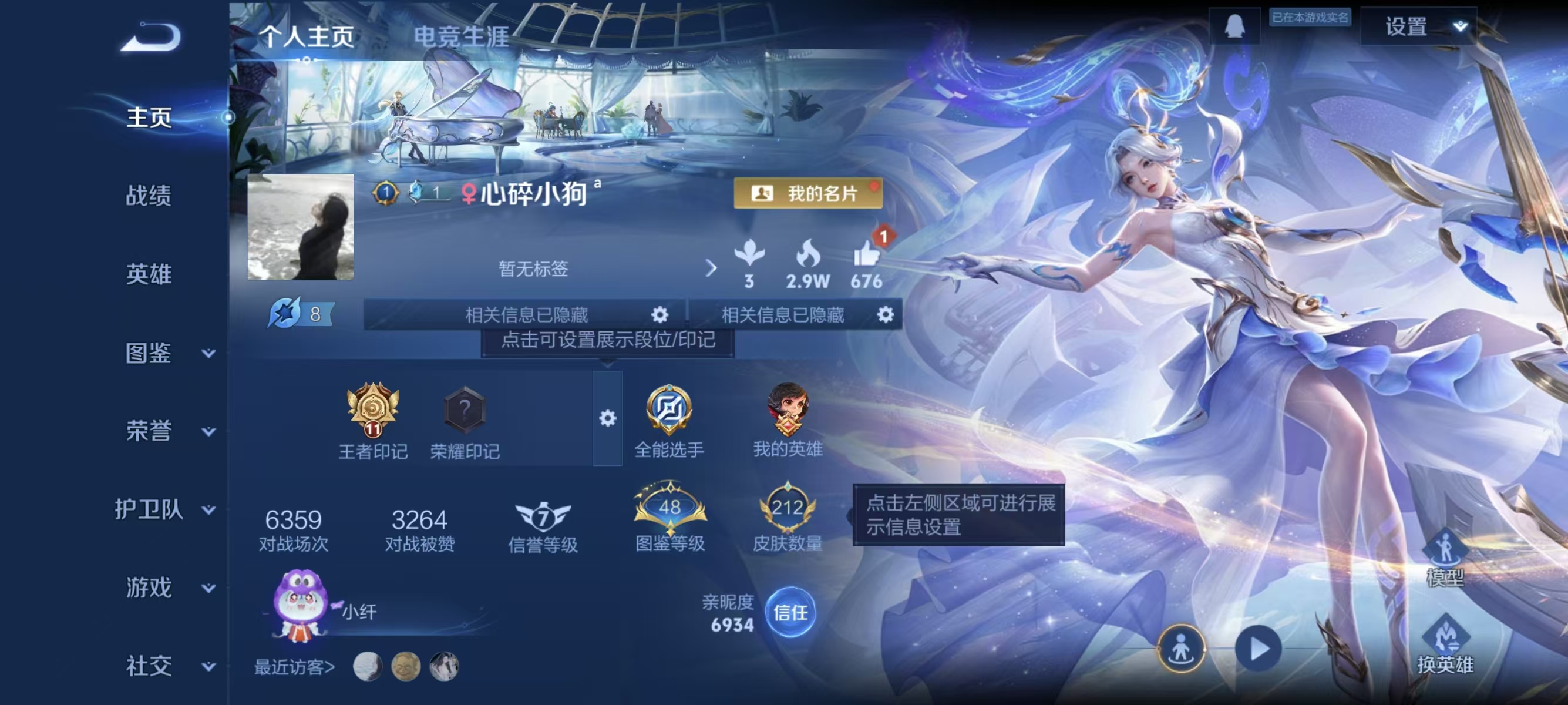Open hidden info settings gear icon
Viewport: 1568px width, 705px height.
point(661,315)
